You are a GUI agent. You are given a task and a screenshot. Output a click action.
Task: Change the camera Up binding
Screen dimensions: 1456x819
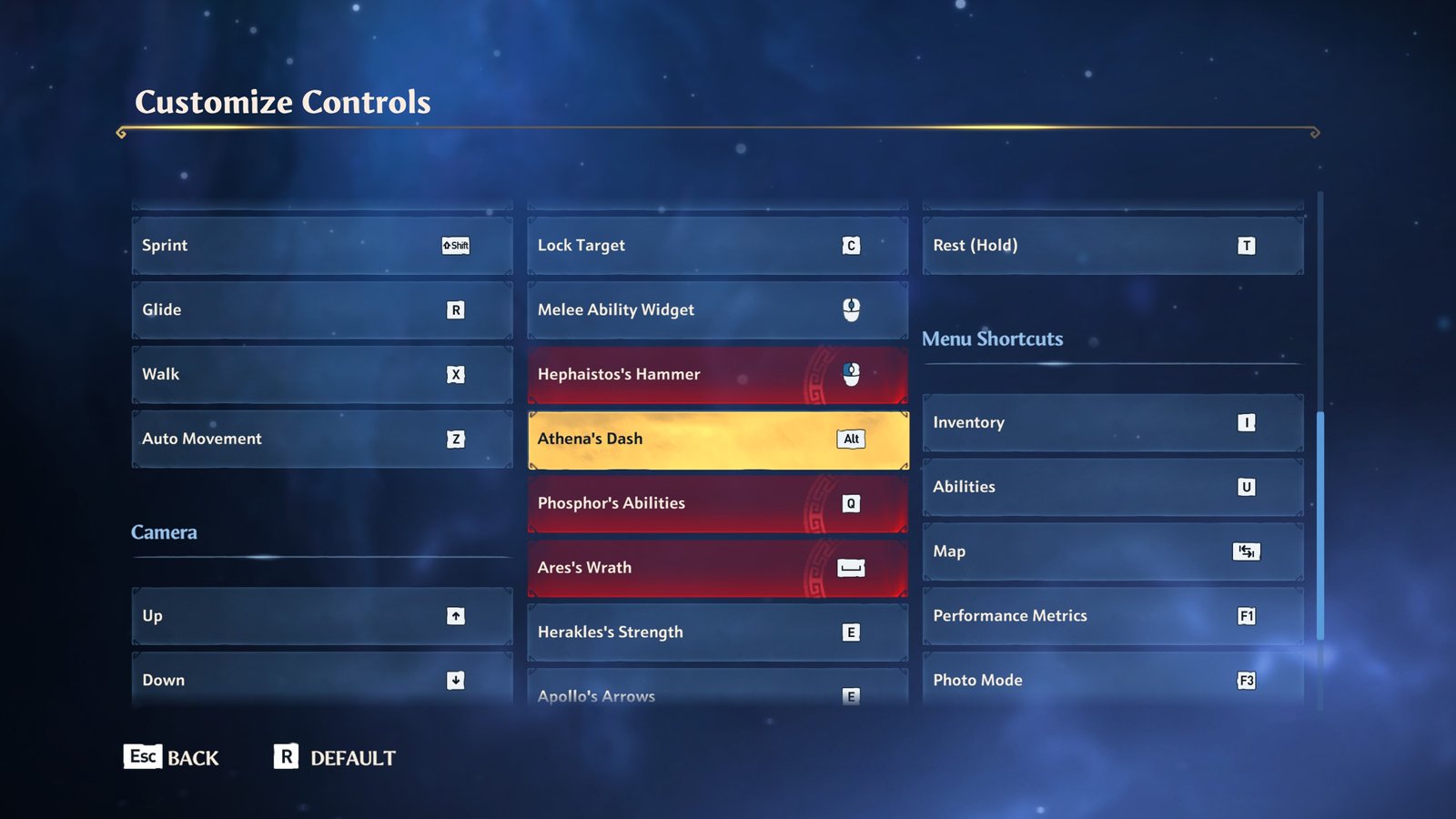tap(322, 616)
